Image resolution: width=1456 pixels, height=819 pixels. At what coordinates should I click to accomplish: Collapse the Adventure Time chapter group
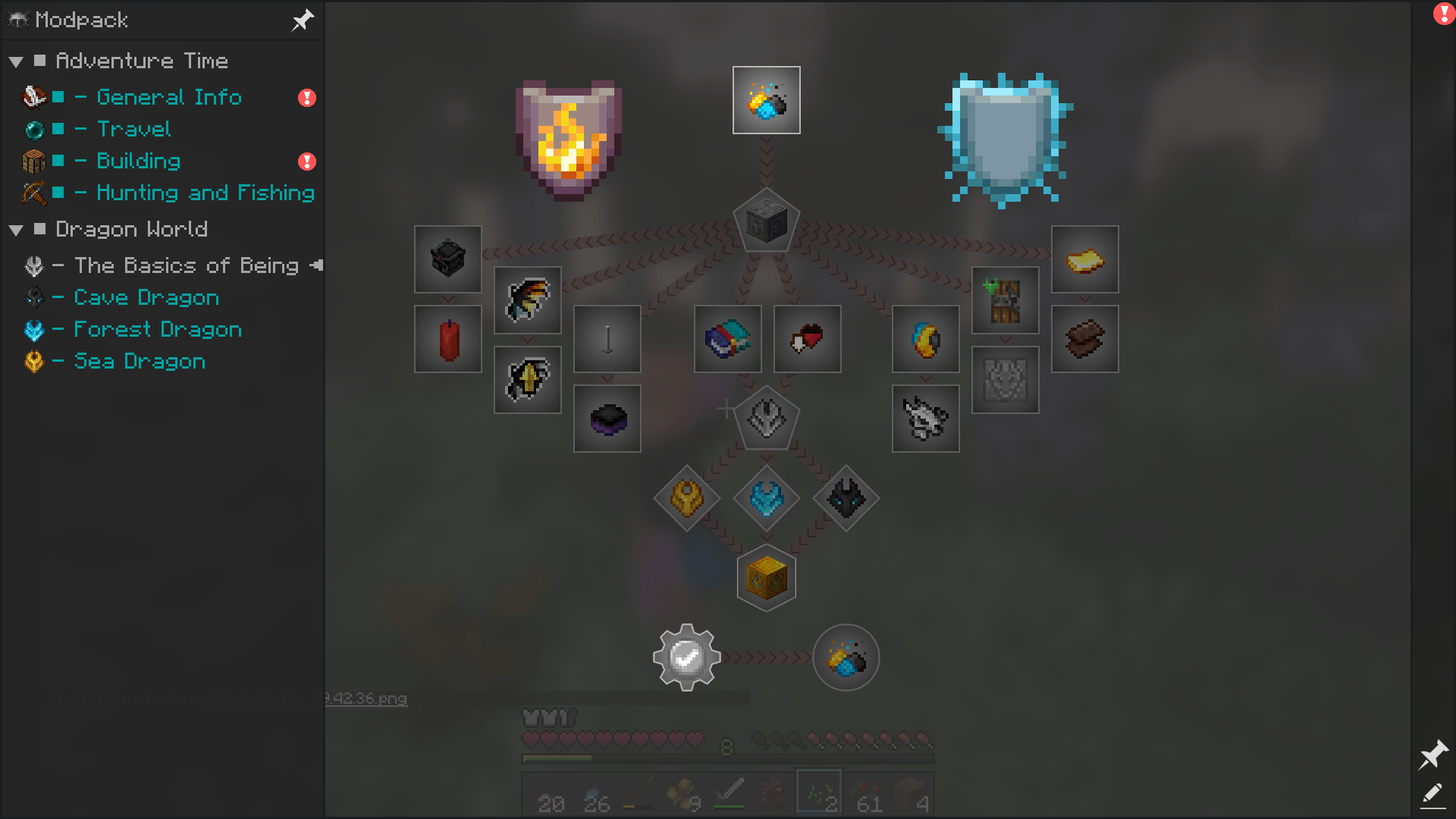17,61
